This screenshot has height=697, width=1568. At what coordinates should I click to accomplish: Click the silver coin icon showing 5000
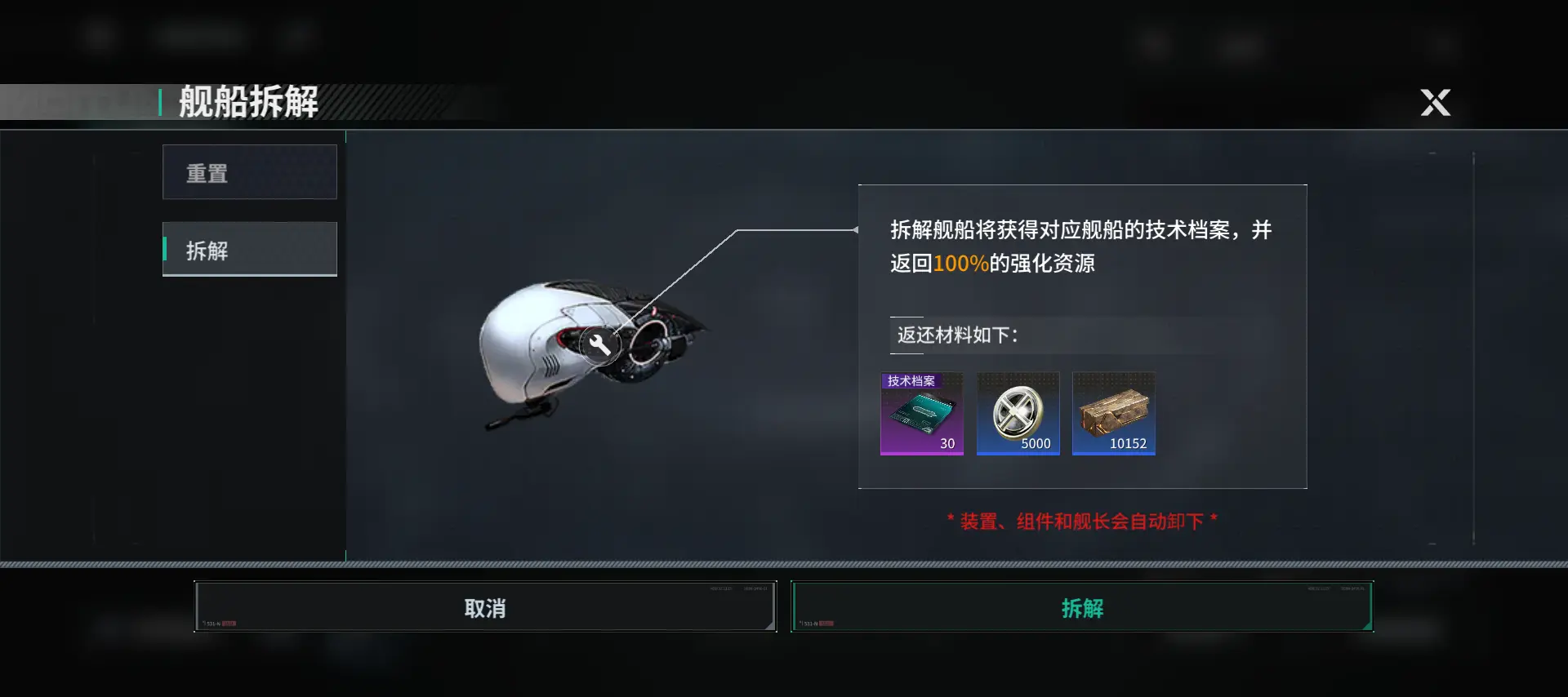(x=1018, y=414)
